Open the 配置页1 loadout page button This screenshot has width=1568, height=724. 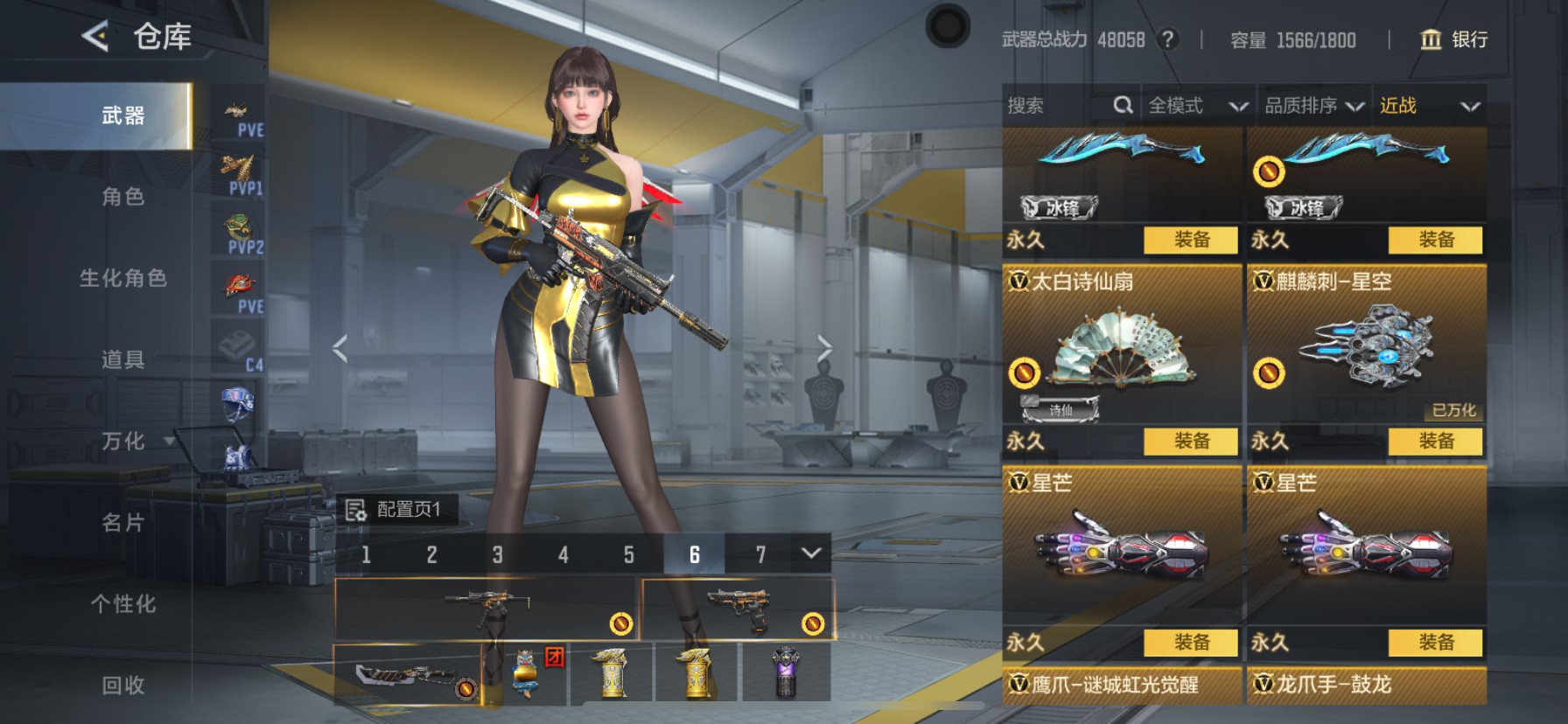pos(395,509)
